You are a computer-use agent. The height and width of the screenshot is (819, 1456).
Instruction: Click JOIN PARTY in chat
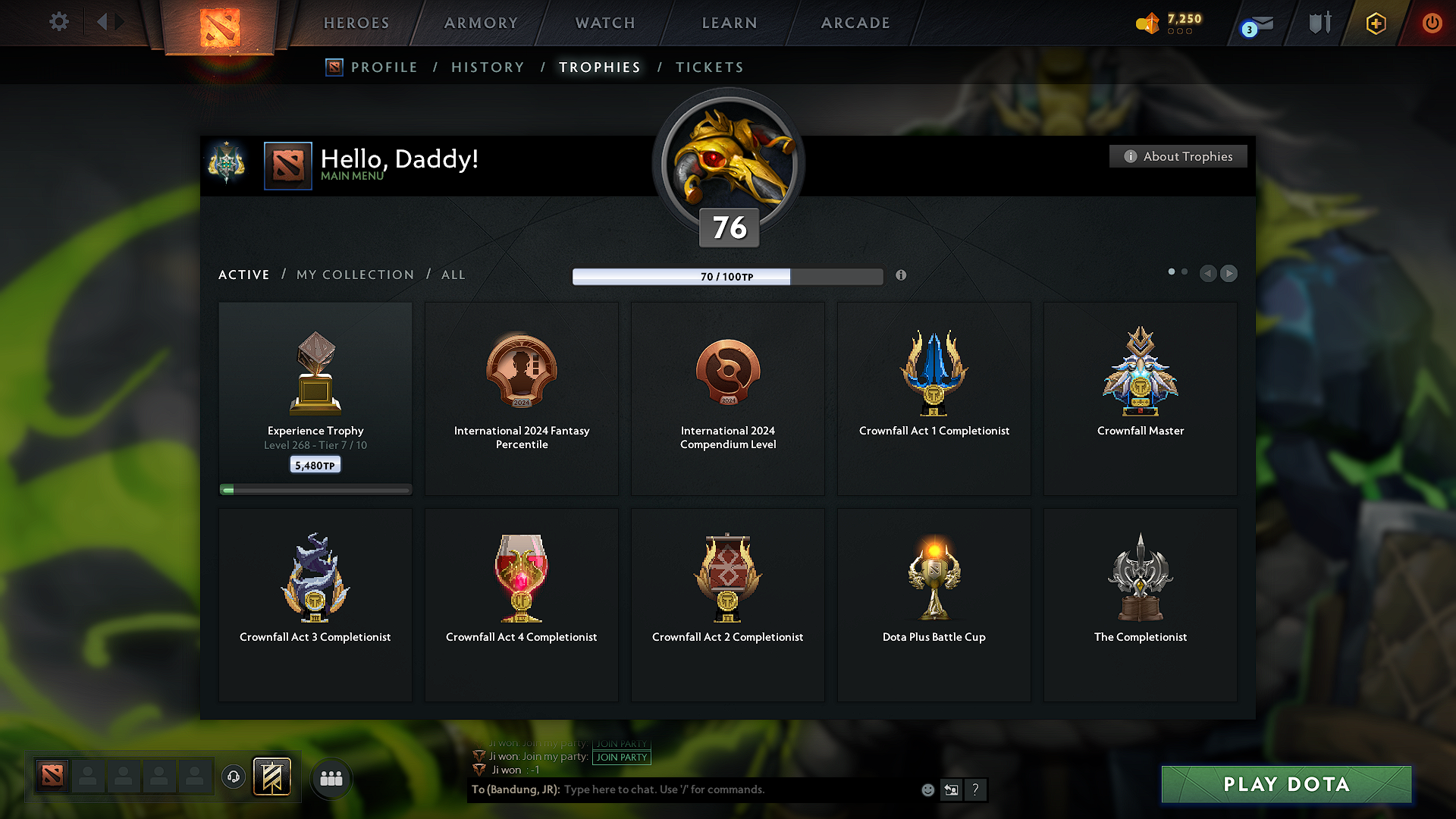coord(621,756)
